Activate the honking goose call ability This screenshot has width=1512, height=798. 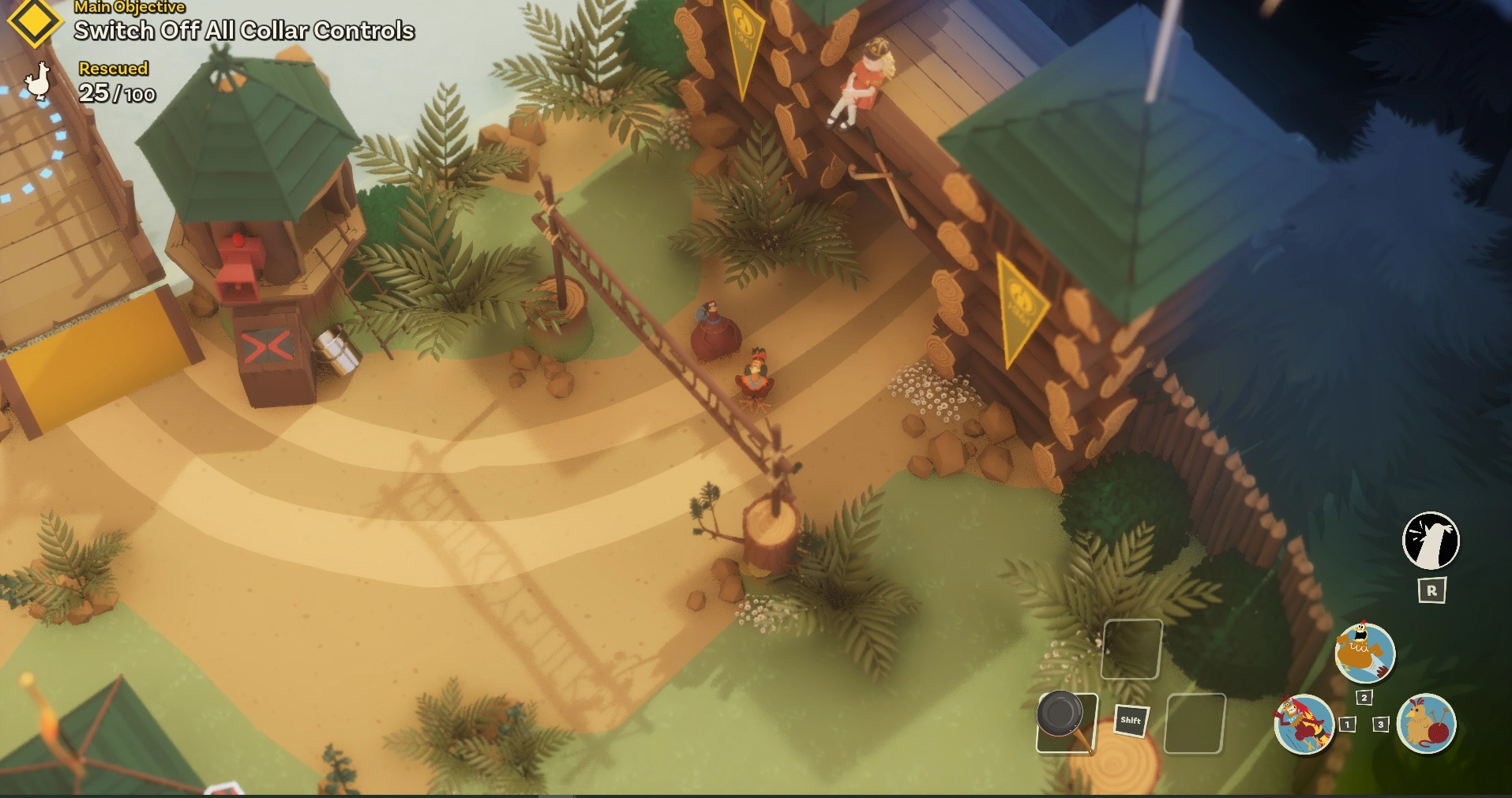[x=1430, y=541]
